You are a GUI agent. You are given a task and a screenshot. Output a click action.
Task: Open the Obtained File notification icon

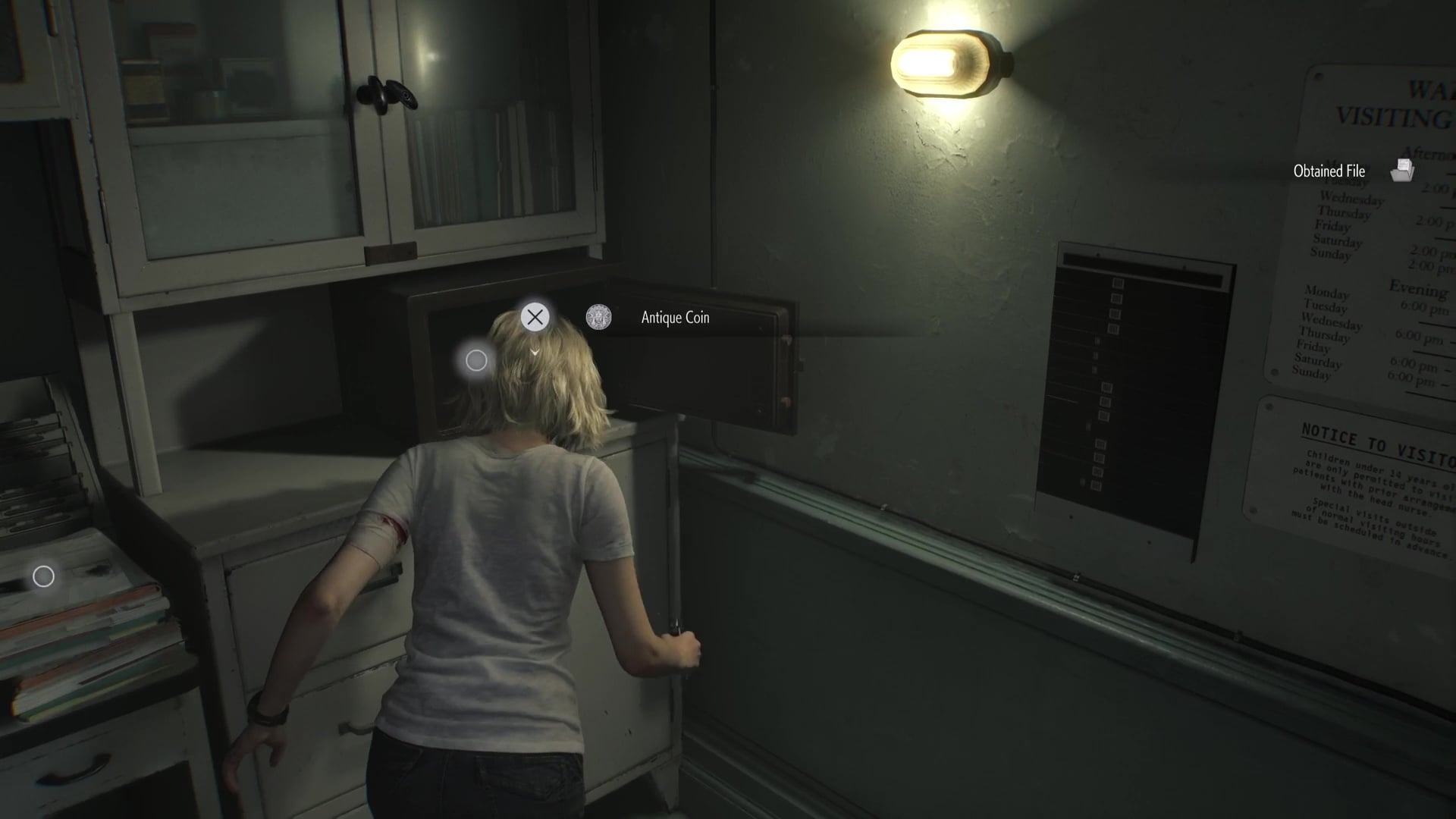(1402, 171)
